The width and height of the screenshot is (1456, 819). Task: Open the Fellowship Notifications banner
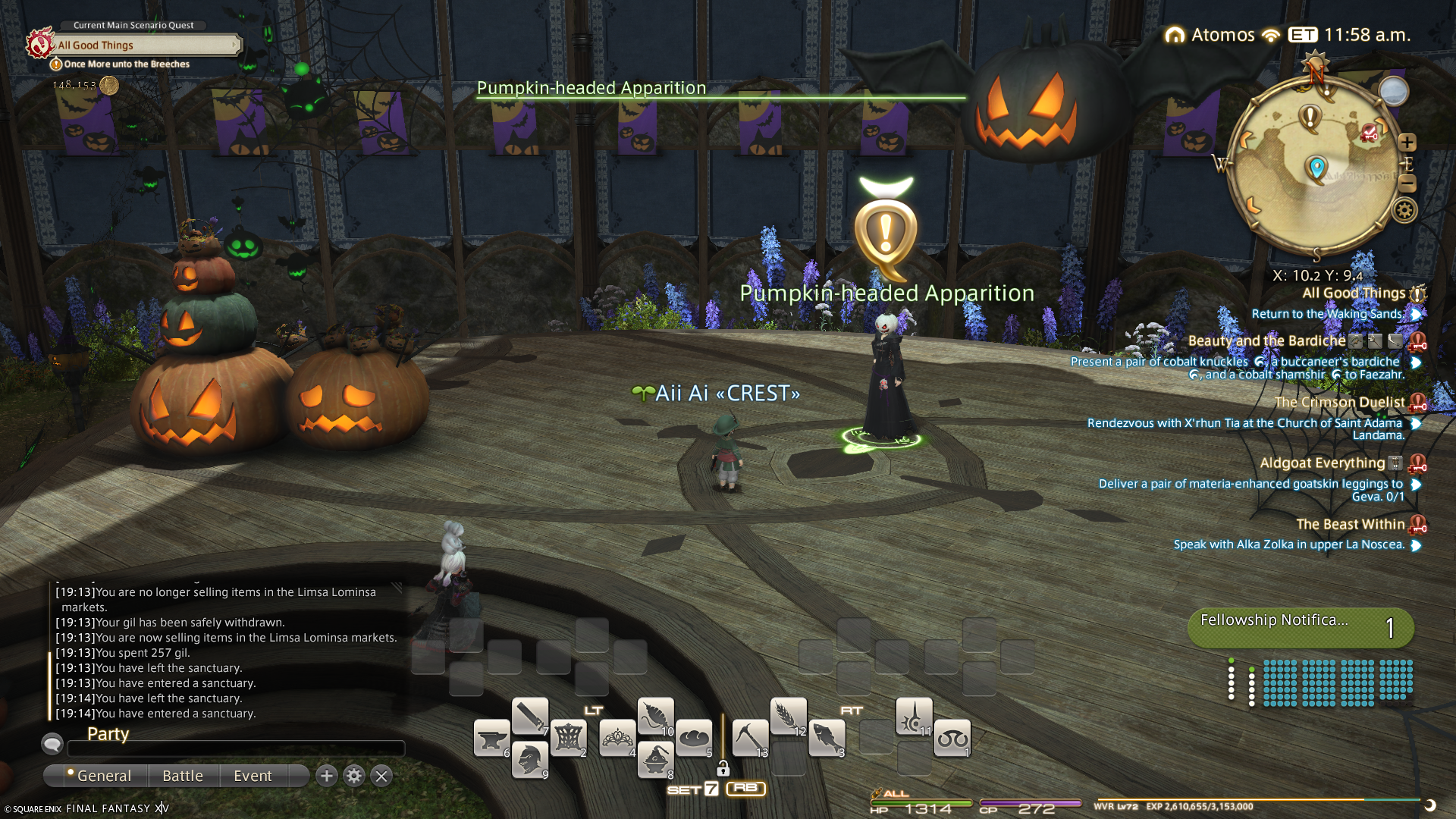coord(1301,628)
